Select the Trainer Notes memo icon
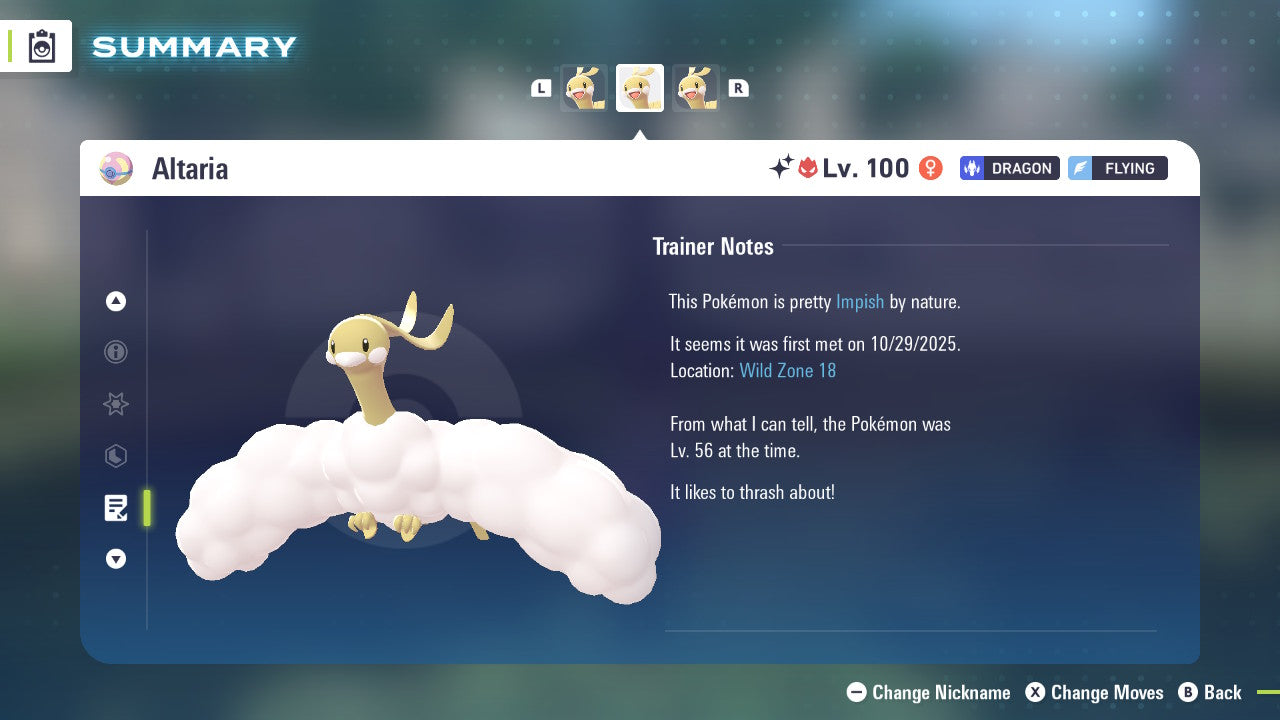This screenshot has height=720, width=1280. click(x=116, y=508)
